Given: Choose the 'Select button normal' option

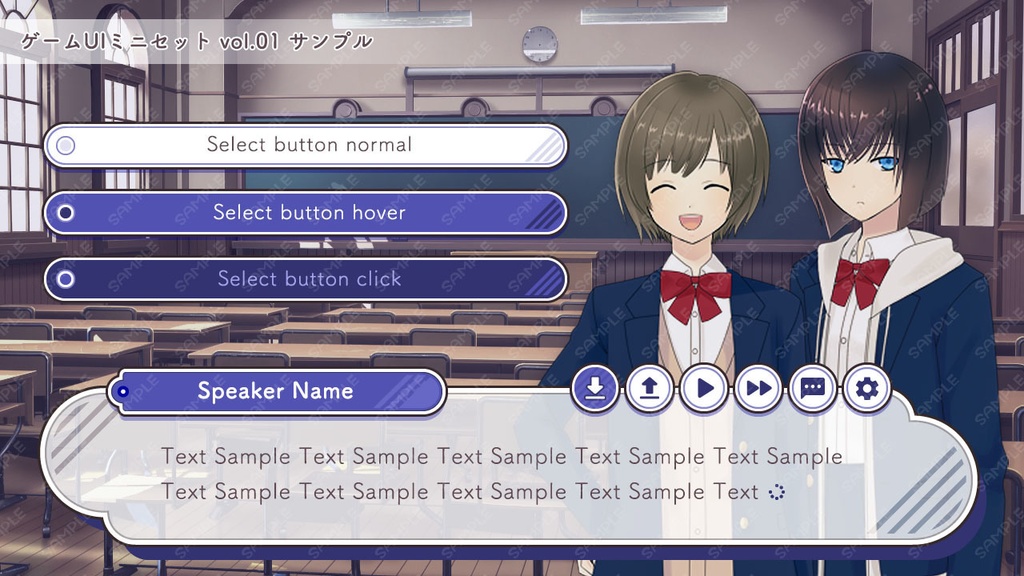Looking at the screenshot, I should coord(306,145).
